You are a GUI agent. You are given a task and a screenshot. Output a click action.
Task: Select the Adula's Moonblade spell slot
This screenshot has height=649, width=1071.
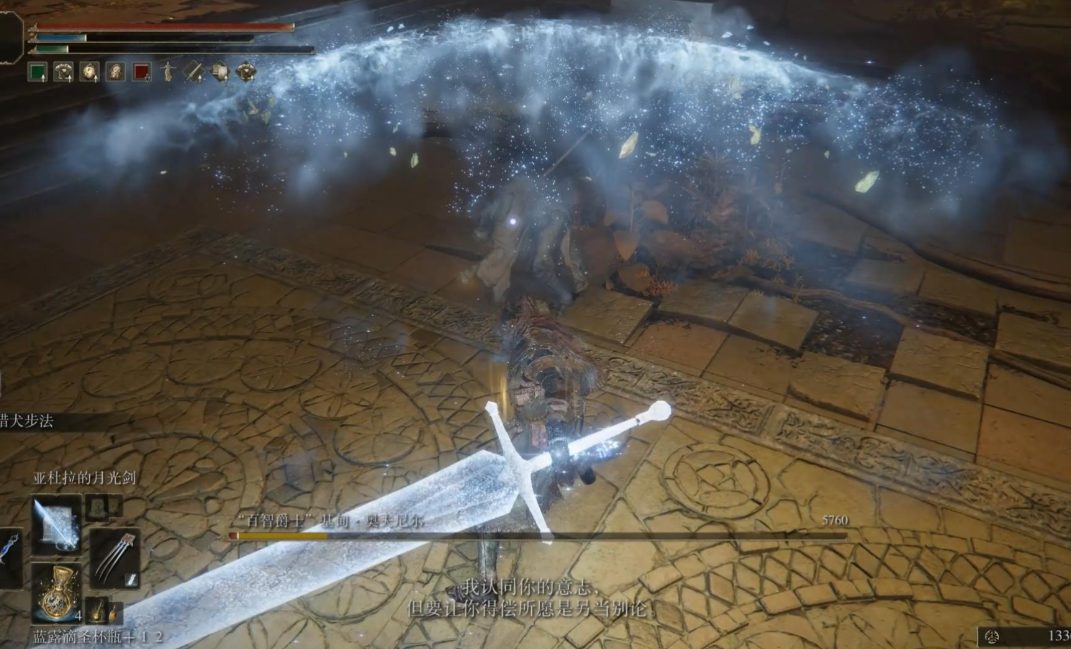pyautogui.click(x=56, y=524)
